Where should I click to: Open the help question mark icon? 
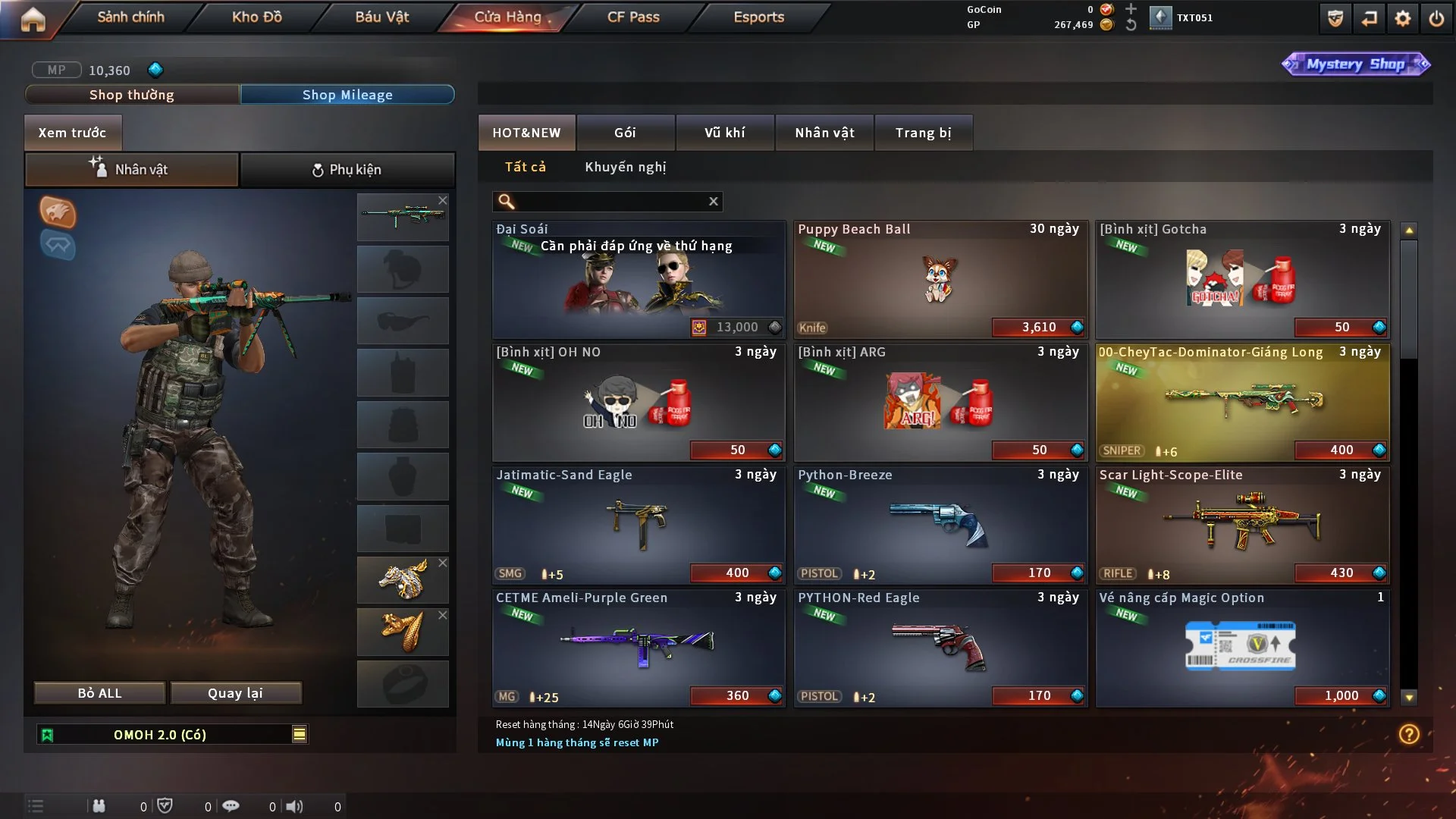pyautogui.click(x=1409, y=734)
